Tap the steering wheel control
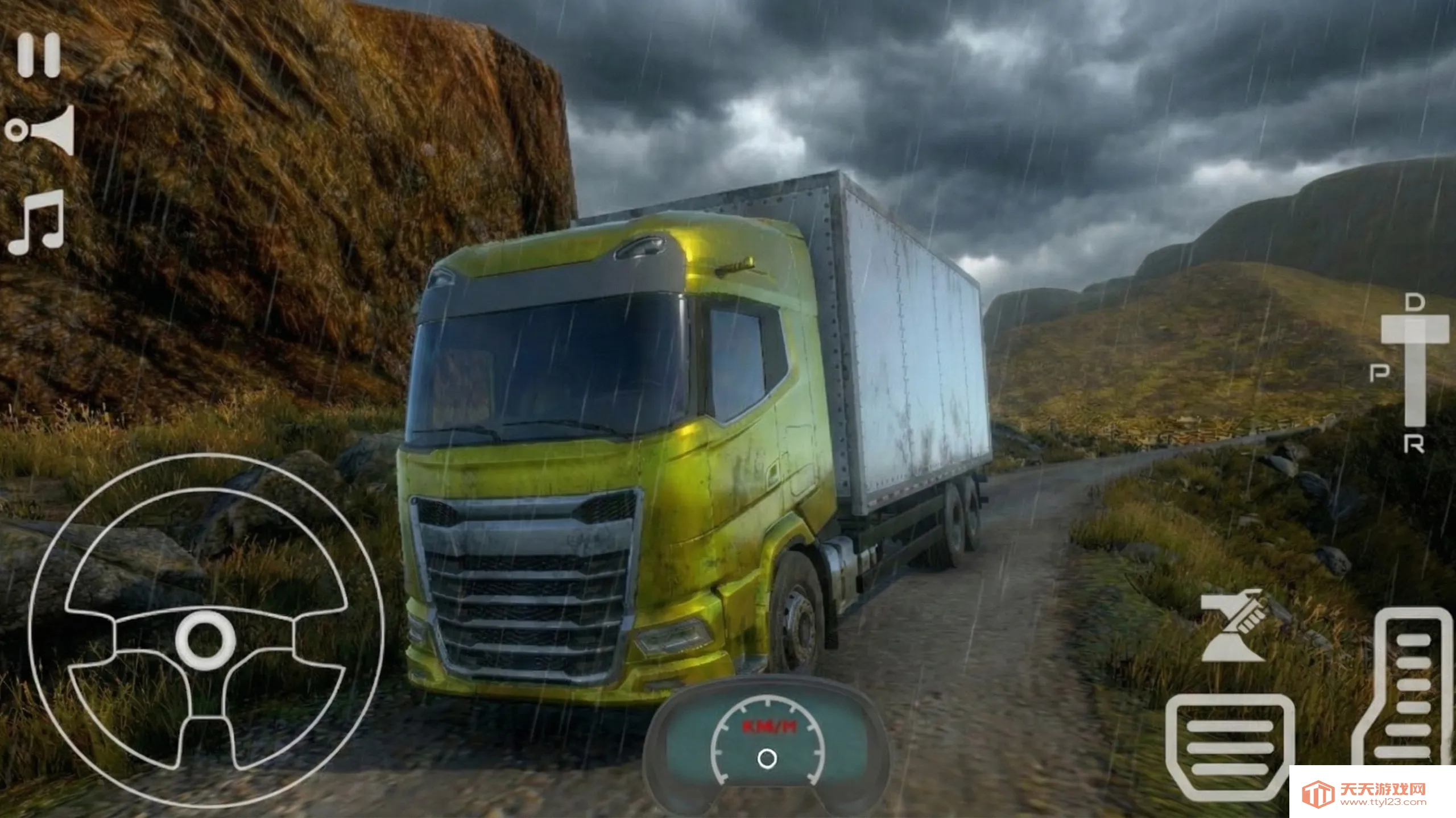1456x818 pixels. coord(206,631)
